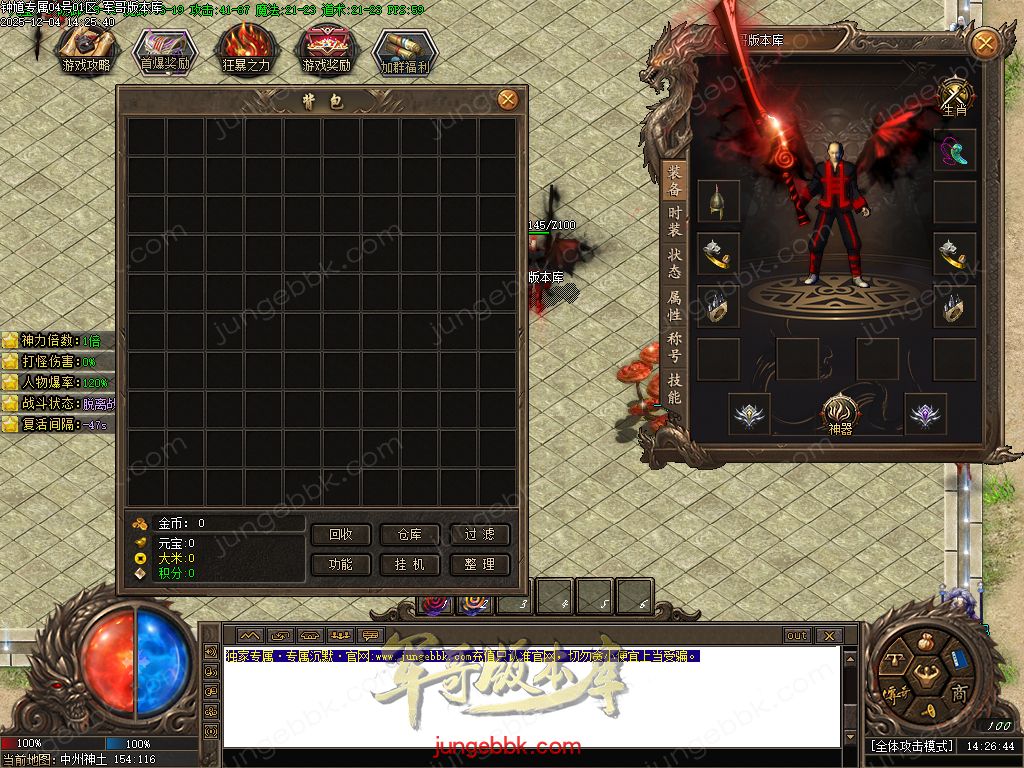Switch to the 状态 status tab
Screen dimensions: 1024x768
pyautogui.click(x=675, y=263)
